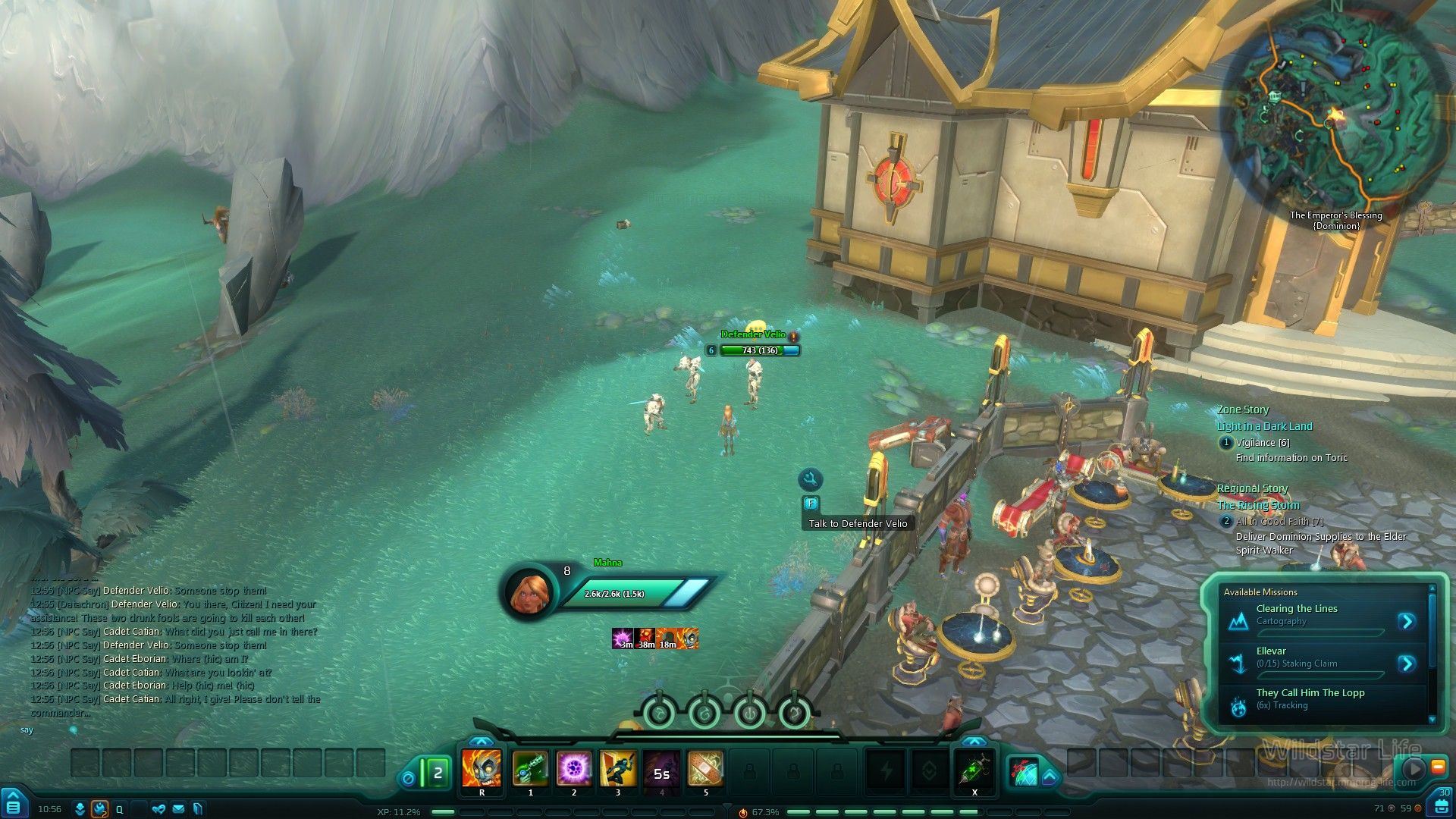Select the Vigilance zone story quest
Viewport: 1456px width, 819px height.
1262,443
